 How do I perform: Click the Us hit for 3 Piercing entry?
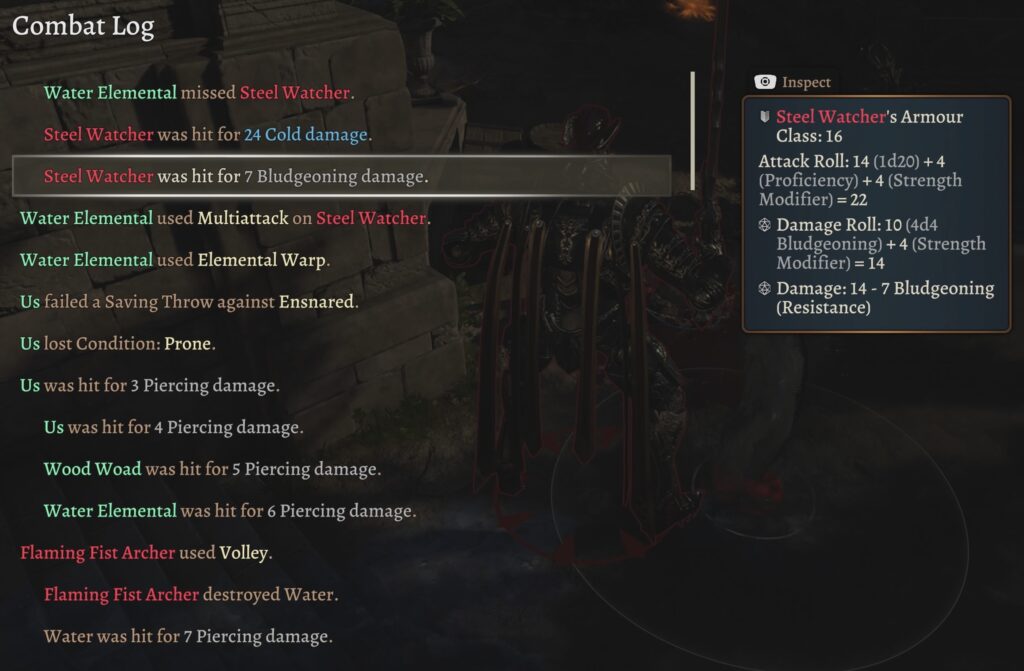150,386
